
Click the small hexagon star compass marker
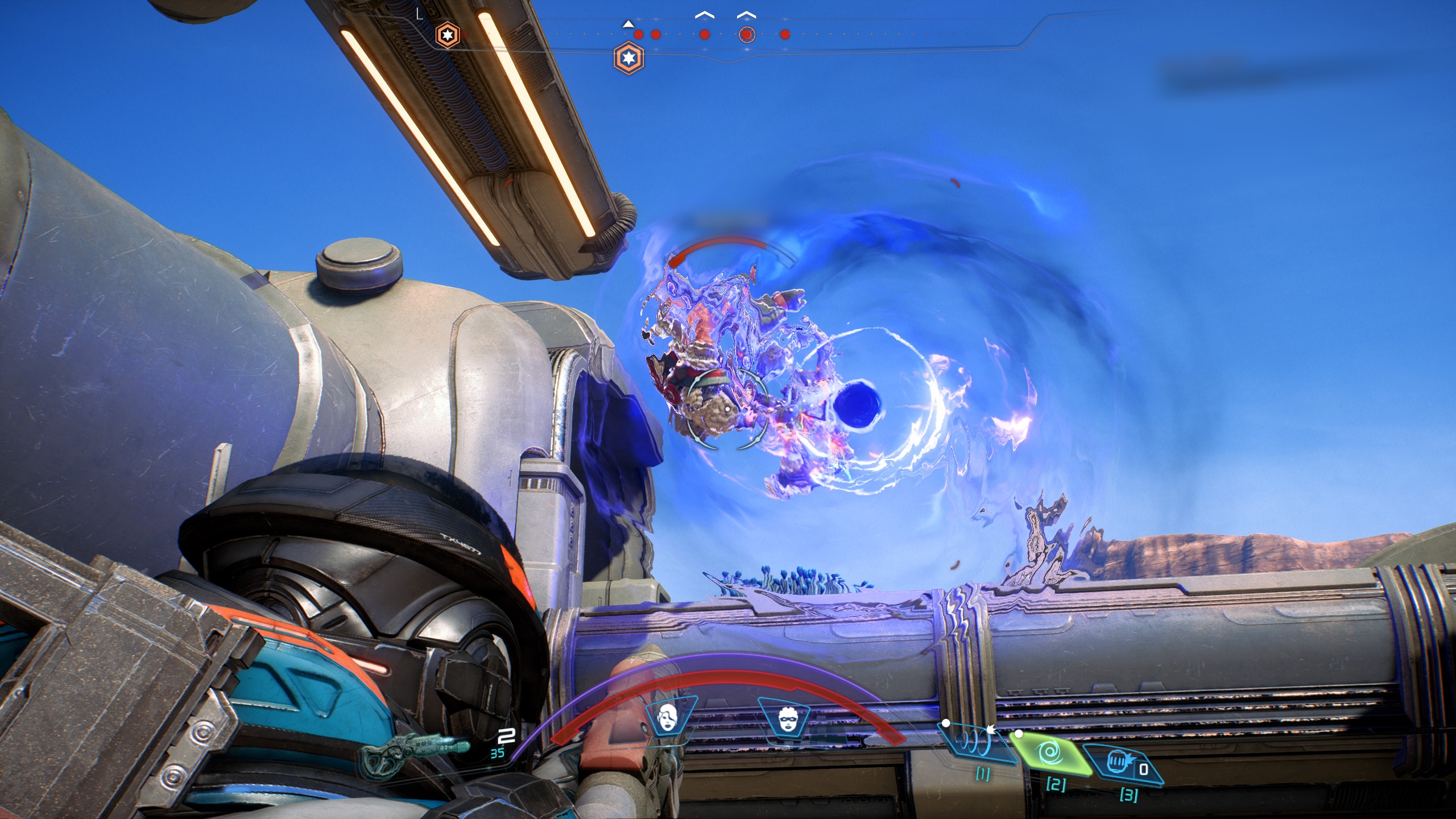point(447,35)
